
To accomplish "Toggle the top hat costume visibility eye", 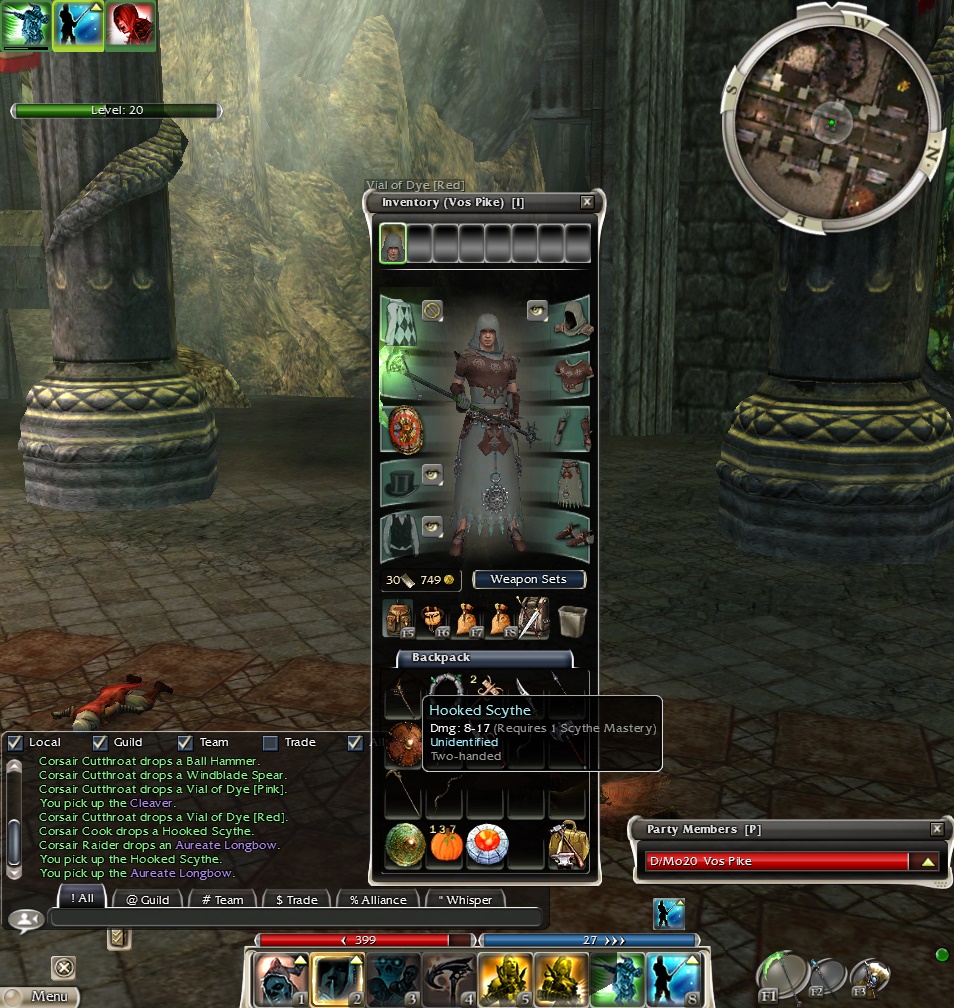I will pos(432,474).
